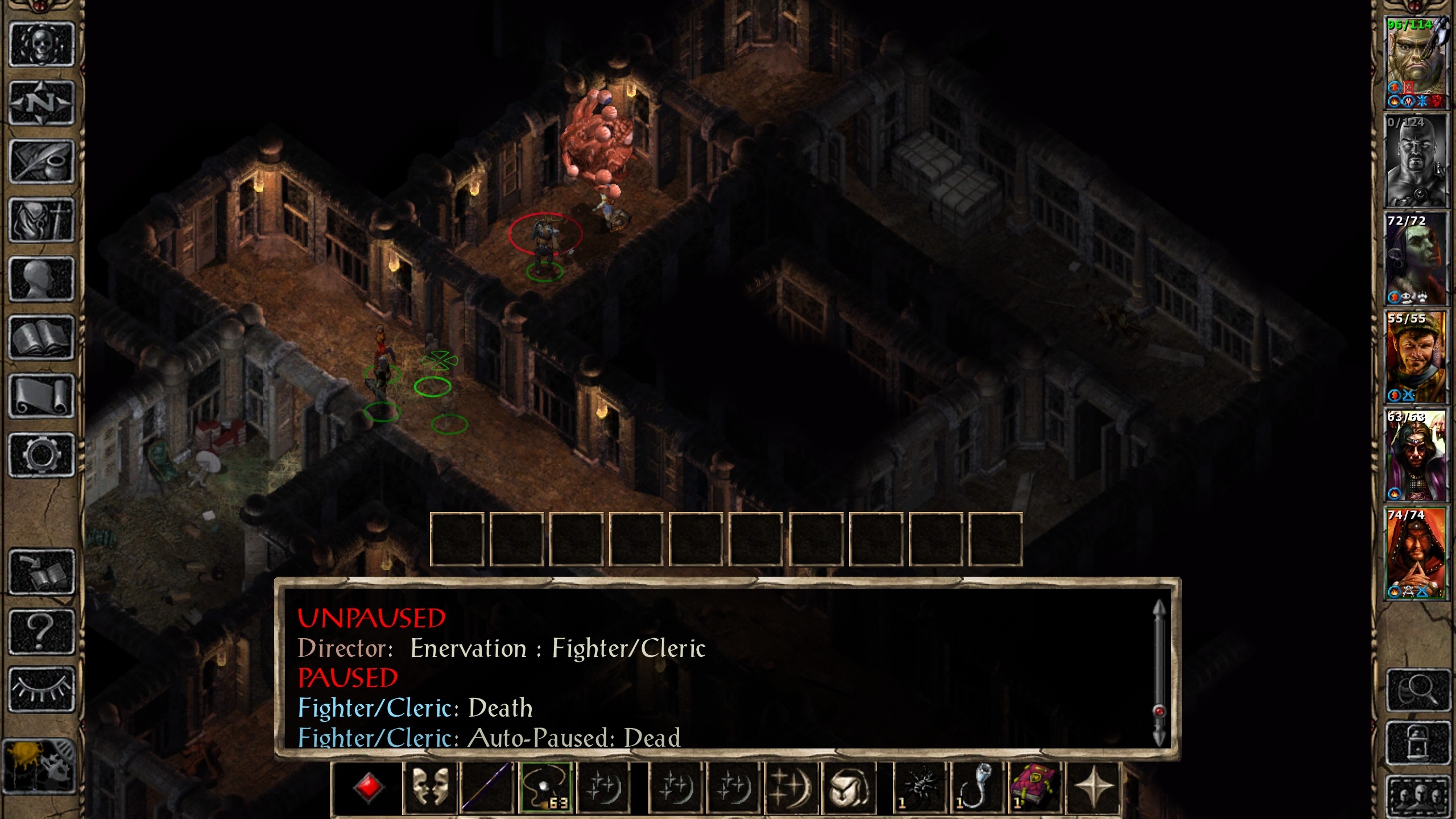Select the dead 0/124 party portrait
Viewport: 1456px width, 819px height.
(1415, 162)
